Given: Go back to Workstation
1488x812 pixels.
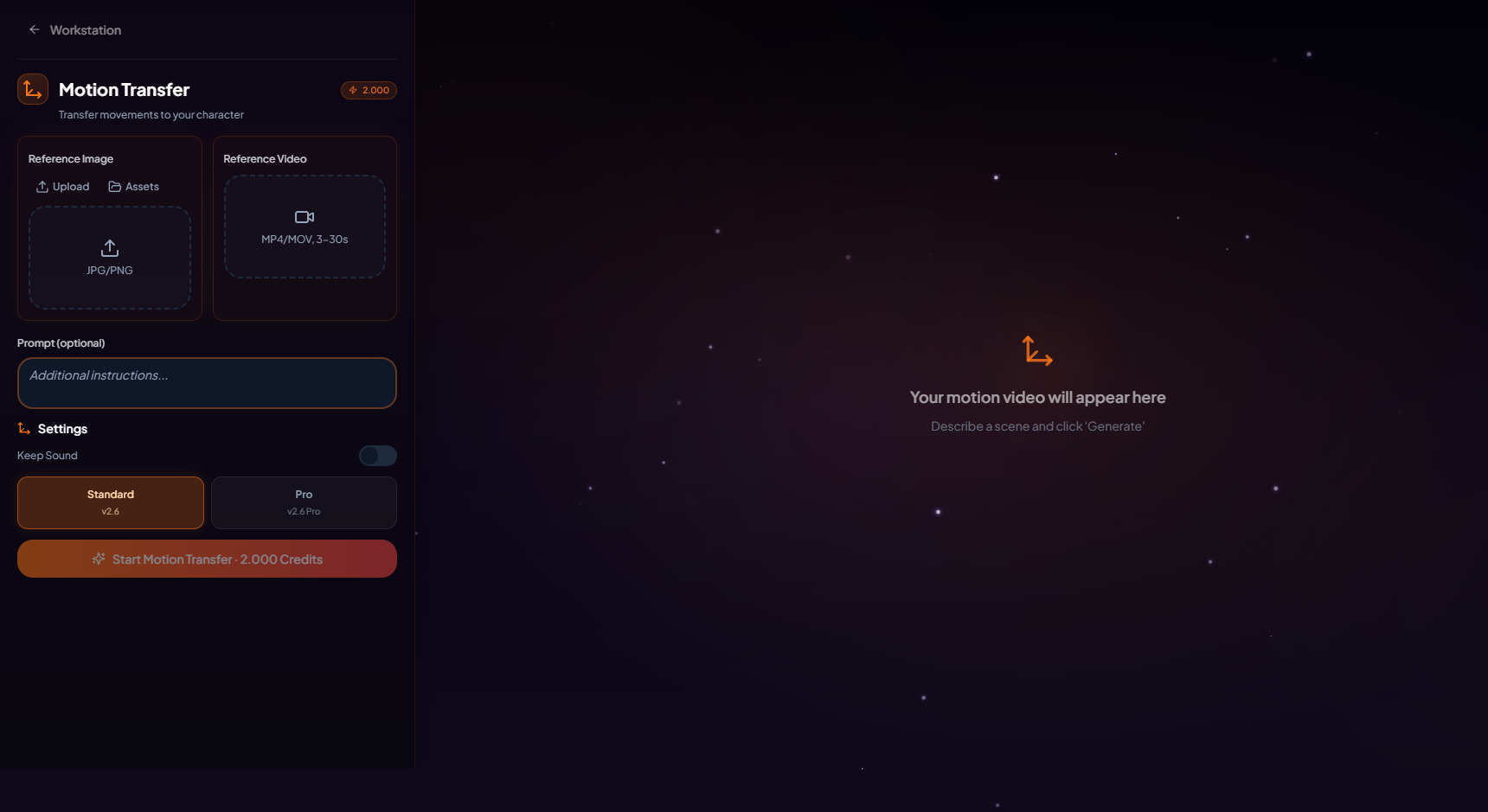Looking at the screenshot, I should (74, 30).
